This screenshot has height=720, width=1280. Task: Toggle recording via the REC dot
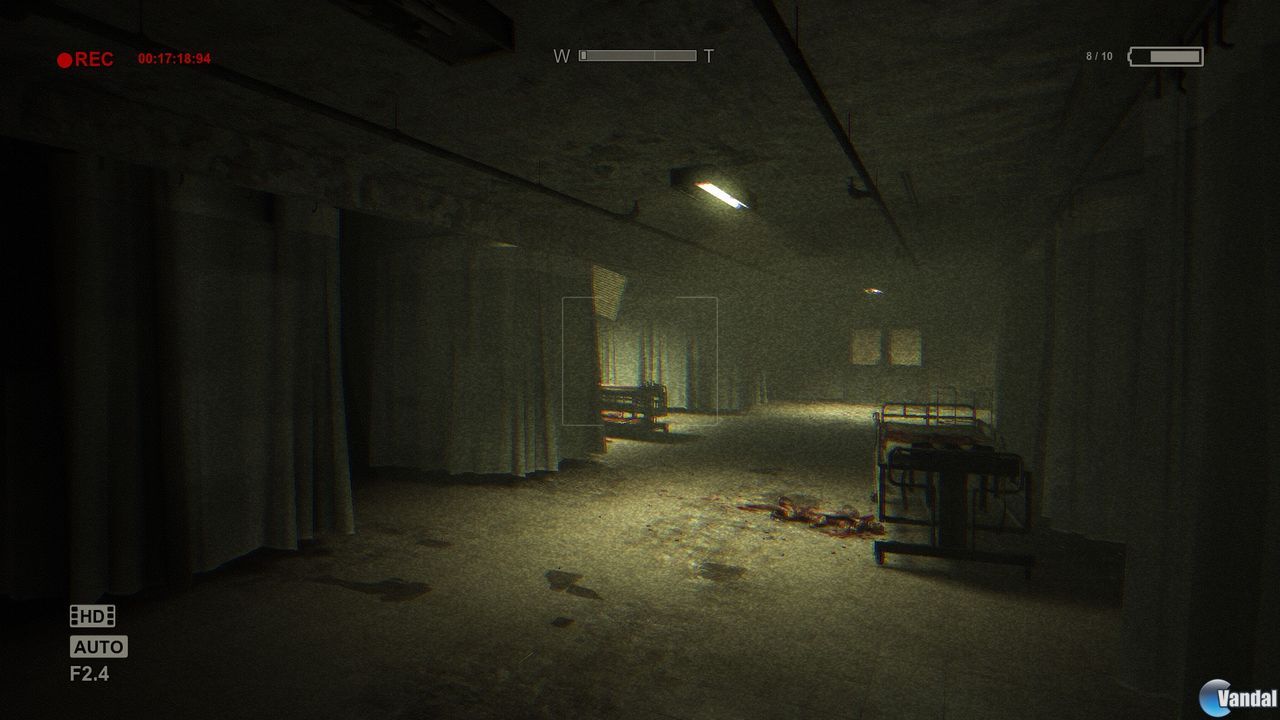pyautogui.click(x=63, y=57)
